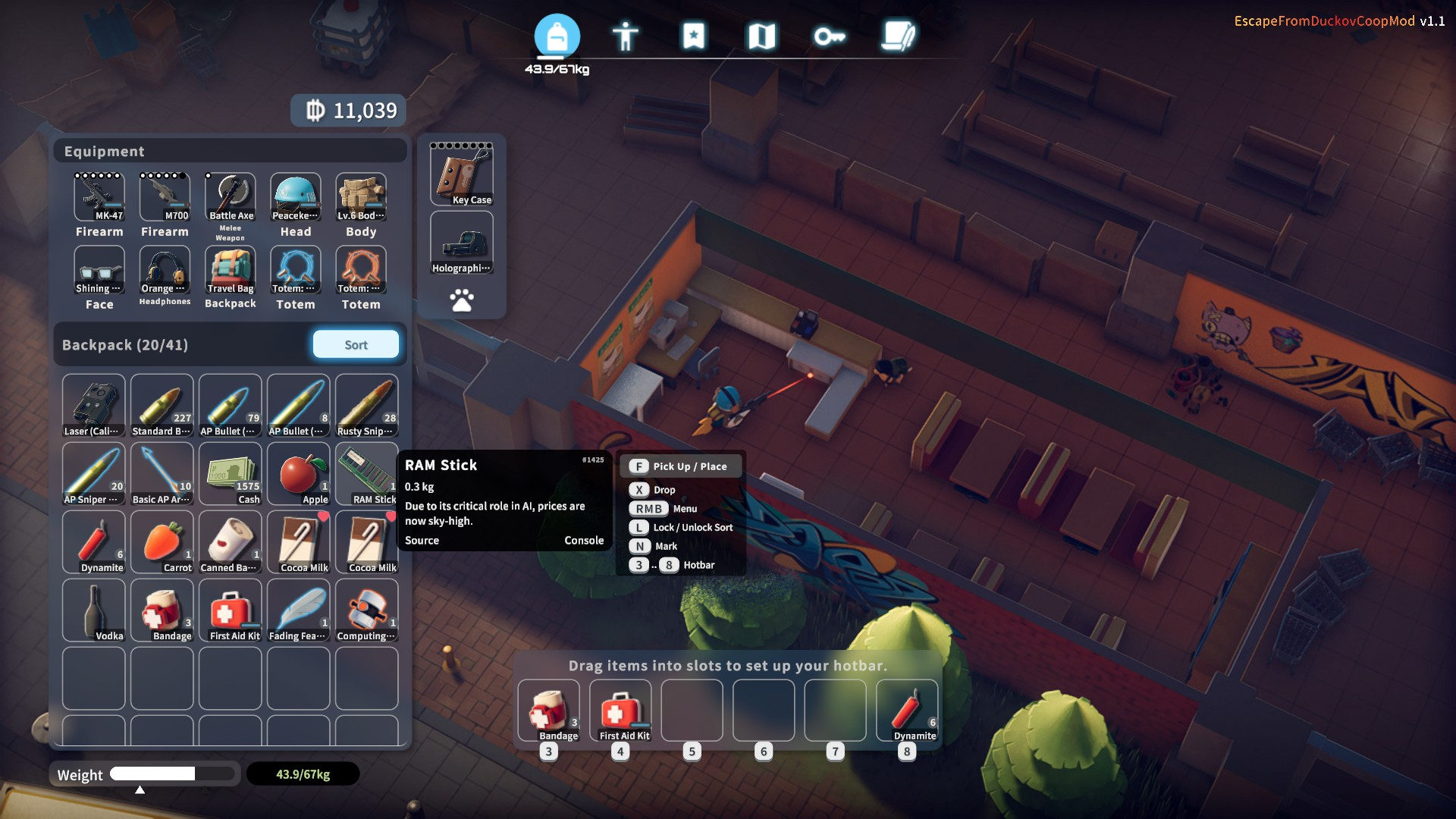
Task: Select the Carrot item slot
Action: pos(162,542)
